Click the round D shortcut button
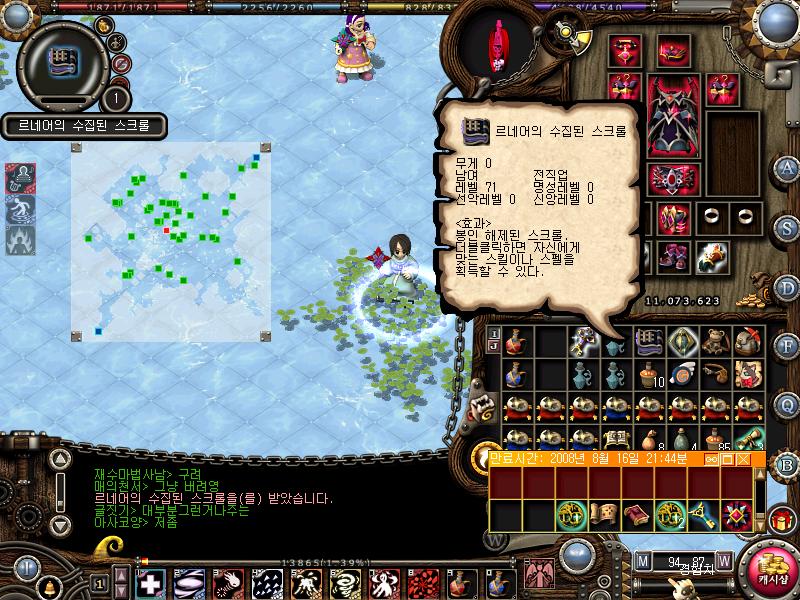The image size is (800, 600). tap(787, 289)
